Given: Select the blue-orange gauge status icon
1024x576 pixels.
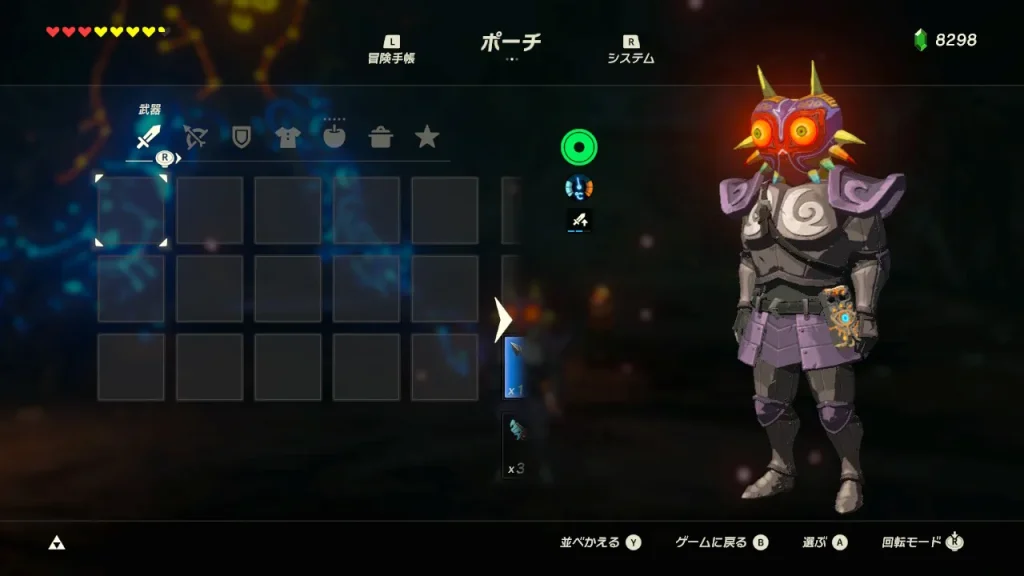Looking at the screenshot, I should (x=578, y=186).
